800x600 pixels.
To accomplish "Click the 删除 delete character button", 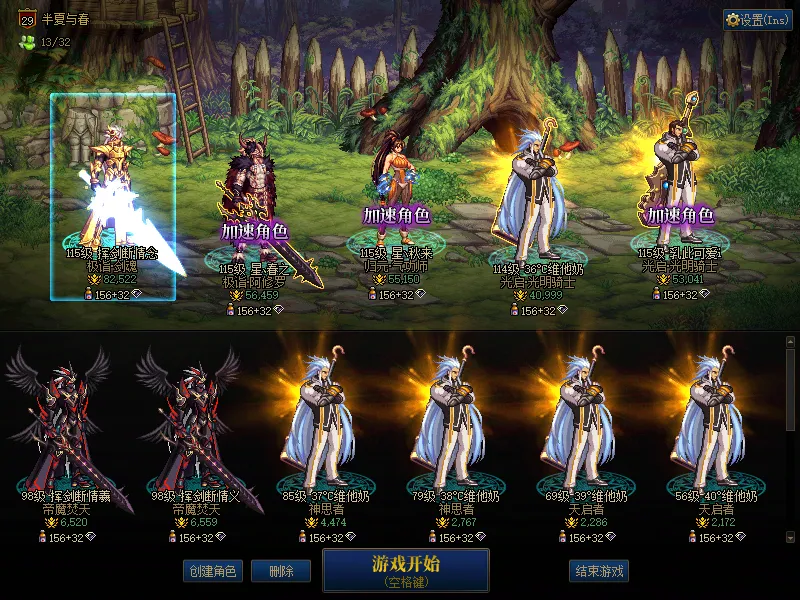I will point(281,571).
